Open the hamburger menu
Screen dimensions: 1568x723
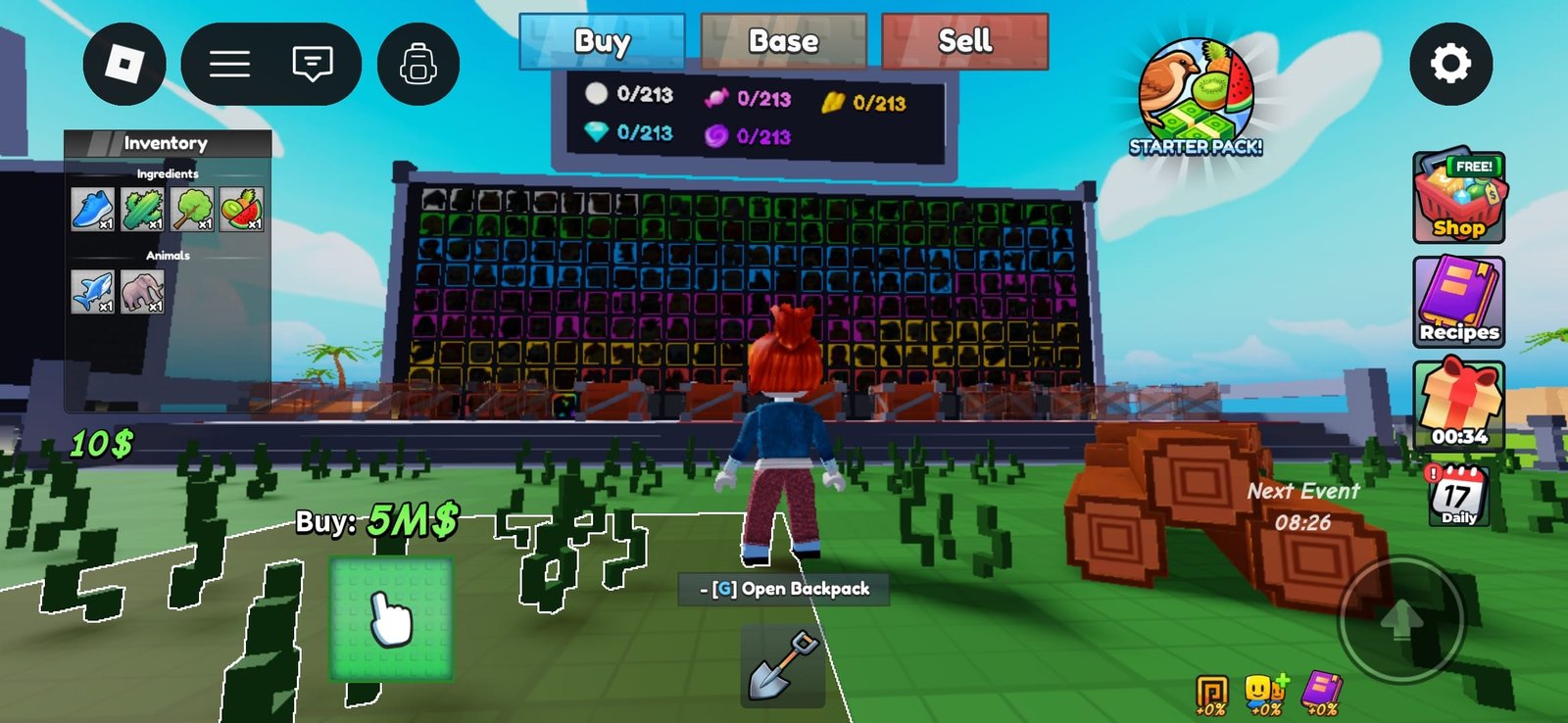point(229,65)
